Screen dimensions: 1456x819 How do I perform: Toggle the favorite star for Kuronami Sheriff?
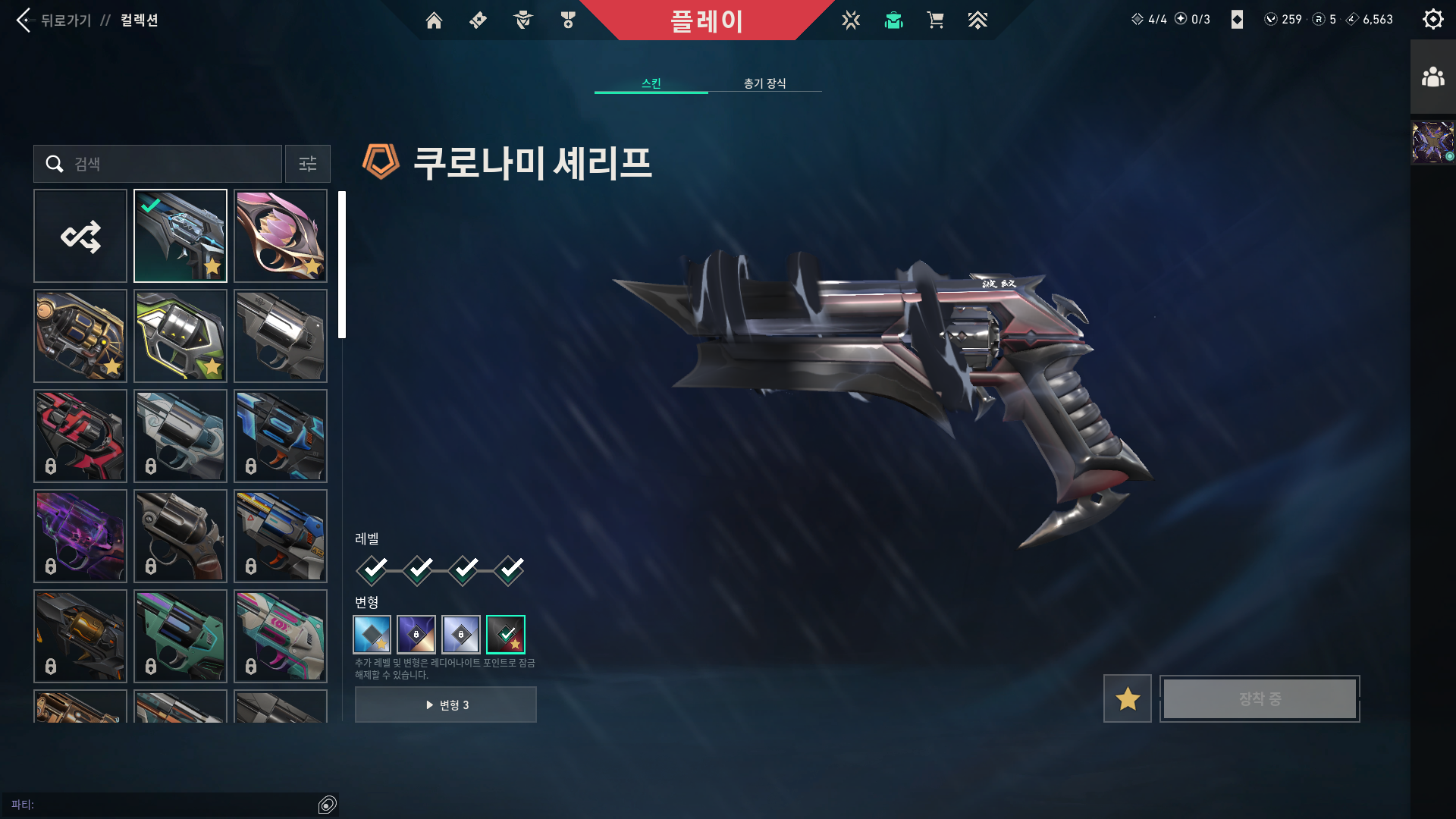[x=1127, y=698]
